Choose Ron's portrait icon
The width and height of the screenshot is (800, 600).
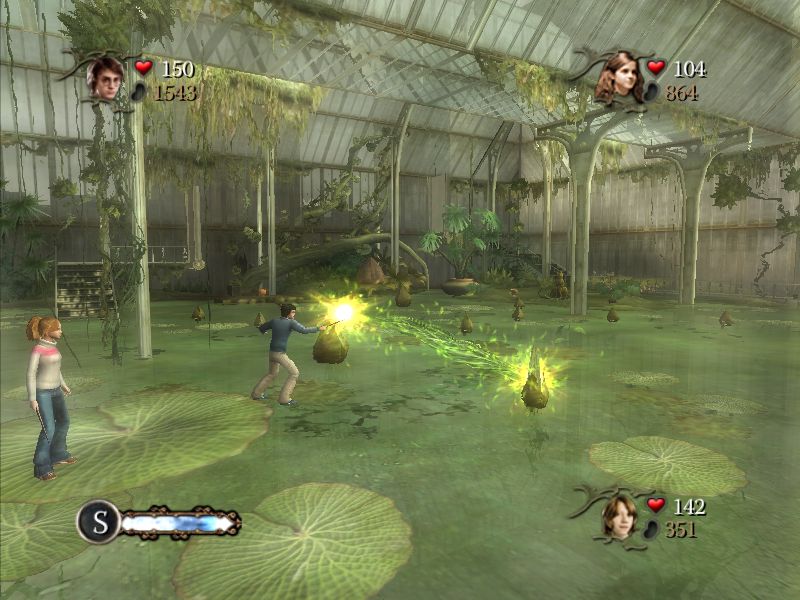pyautogui.click(x=620, y=515)
